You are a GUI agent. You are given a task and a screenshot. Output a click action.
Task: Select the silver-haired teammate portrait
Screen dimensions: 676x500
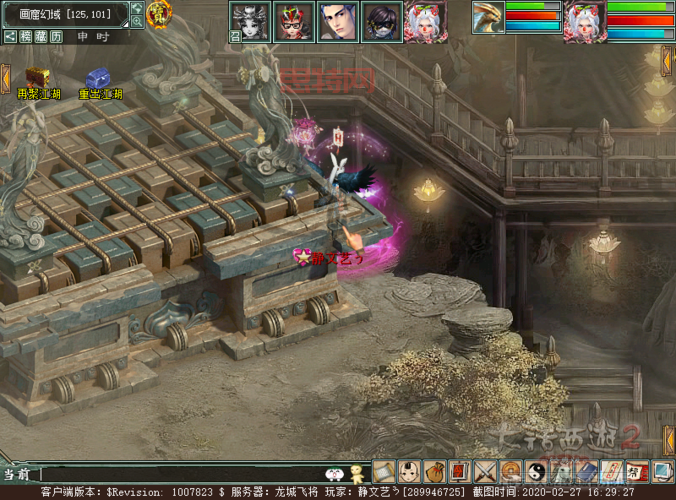coord(424,21)
